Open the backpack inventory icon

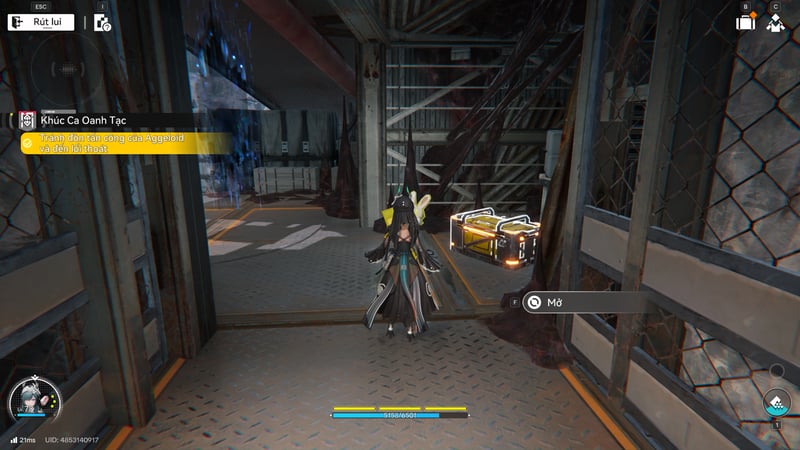[x=745, y=22]
